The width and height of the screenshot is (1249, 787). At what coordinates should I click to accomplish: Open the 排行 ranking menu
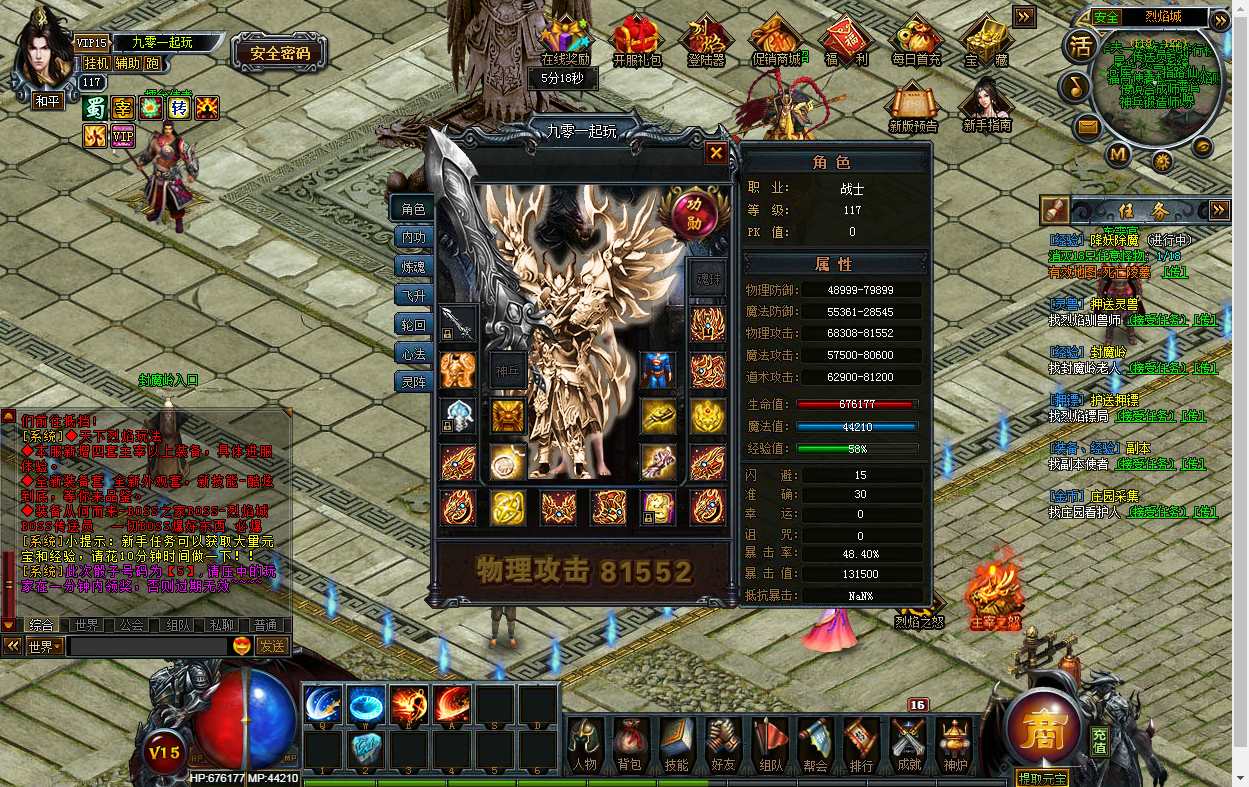[x=861, y=747]
